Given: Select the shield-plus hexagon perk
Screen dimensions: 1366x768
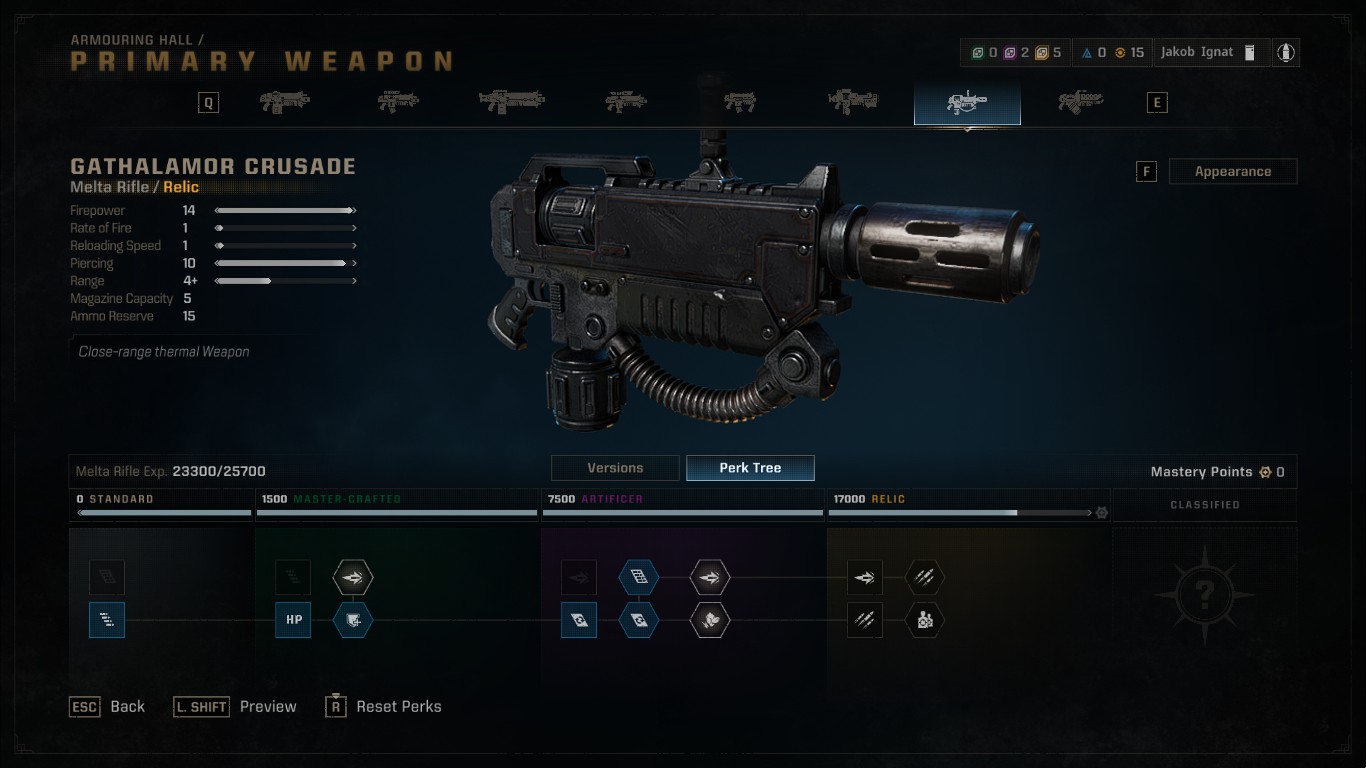Looking at the screenshot, I should [x=353, y=620].
